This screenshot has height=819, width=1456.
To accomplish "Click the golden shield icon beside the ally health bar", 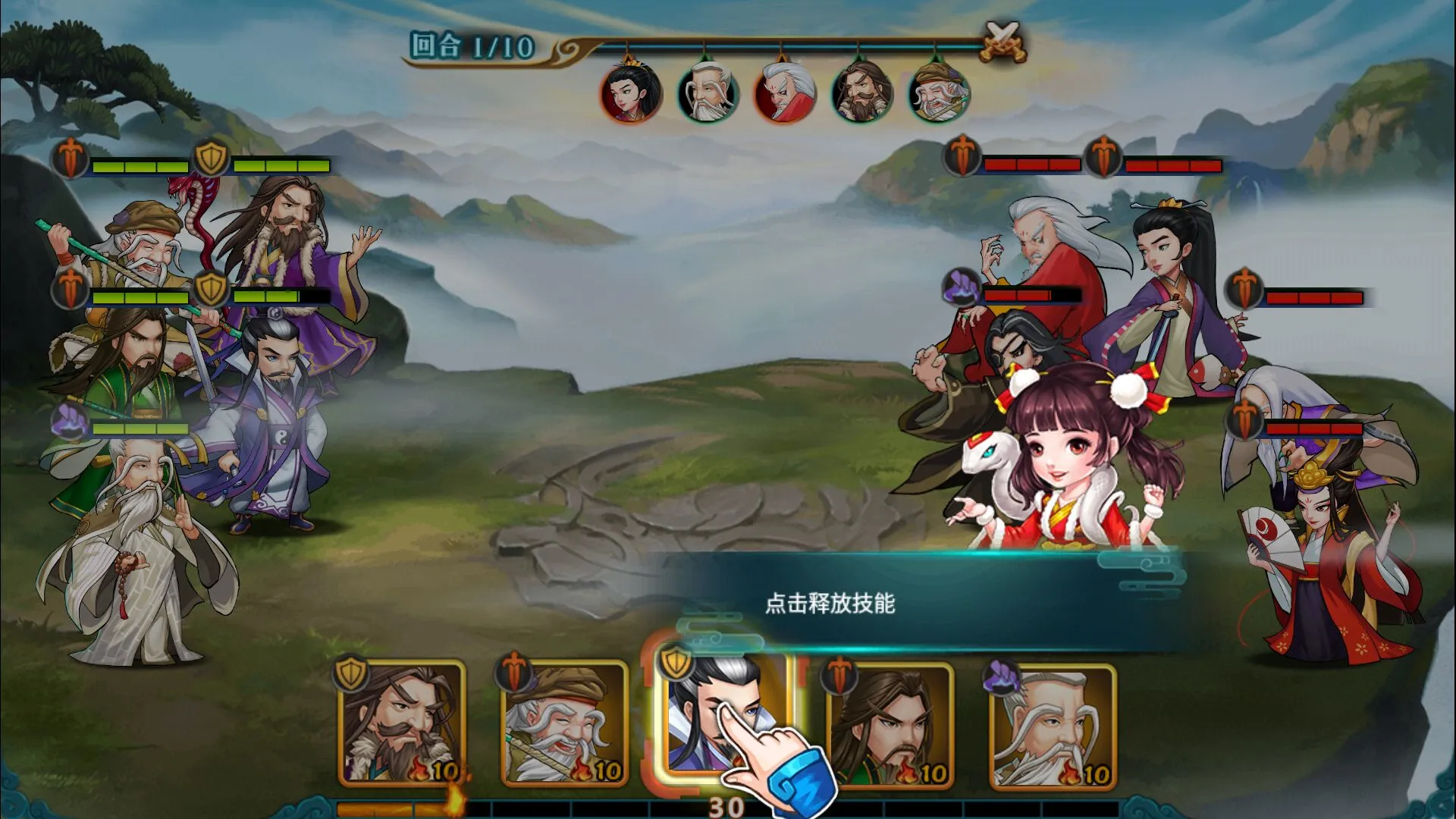I will click(212, 158).
